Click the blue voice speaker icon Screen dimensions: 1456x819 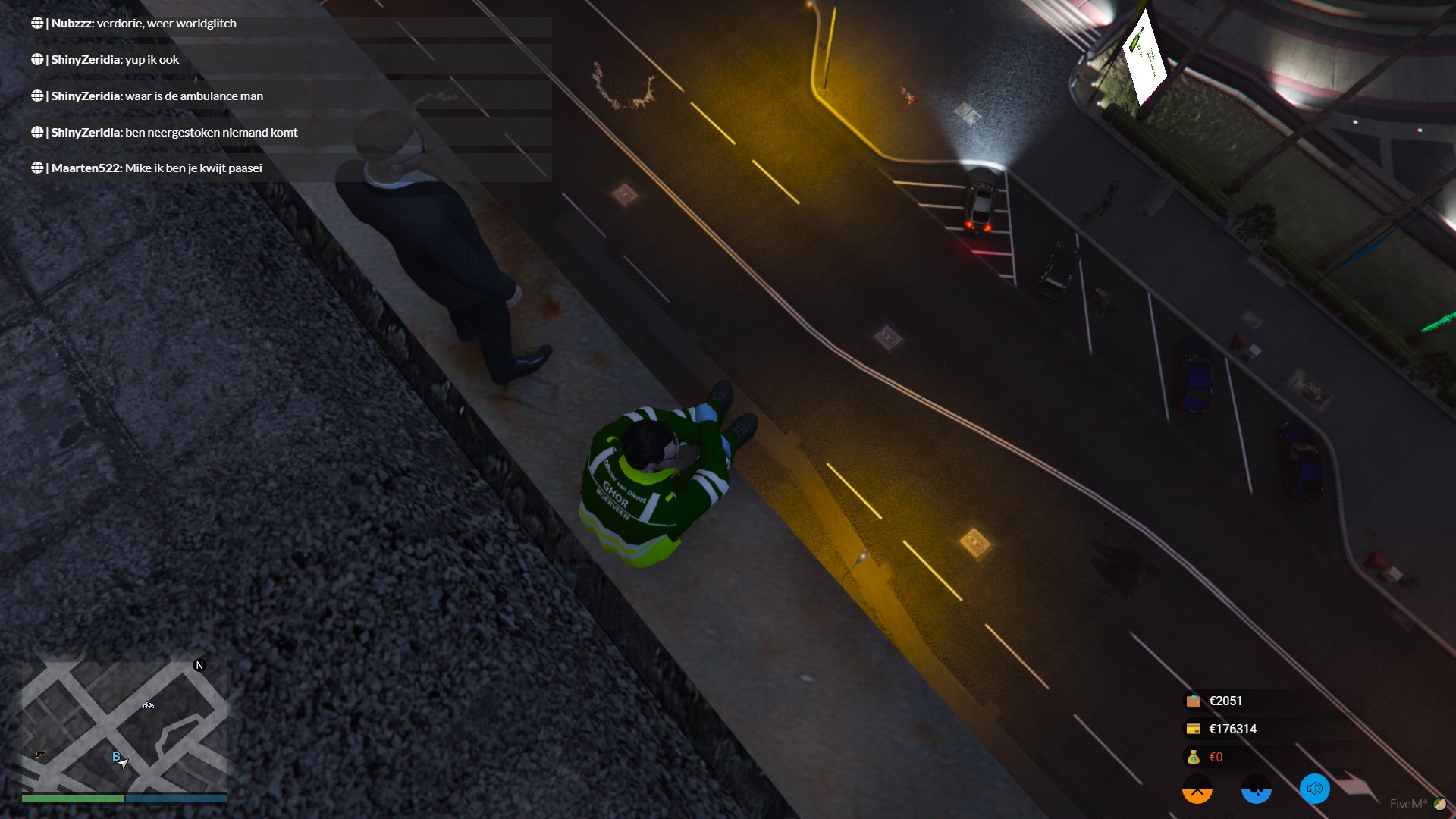tap(1314, 789)
